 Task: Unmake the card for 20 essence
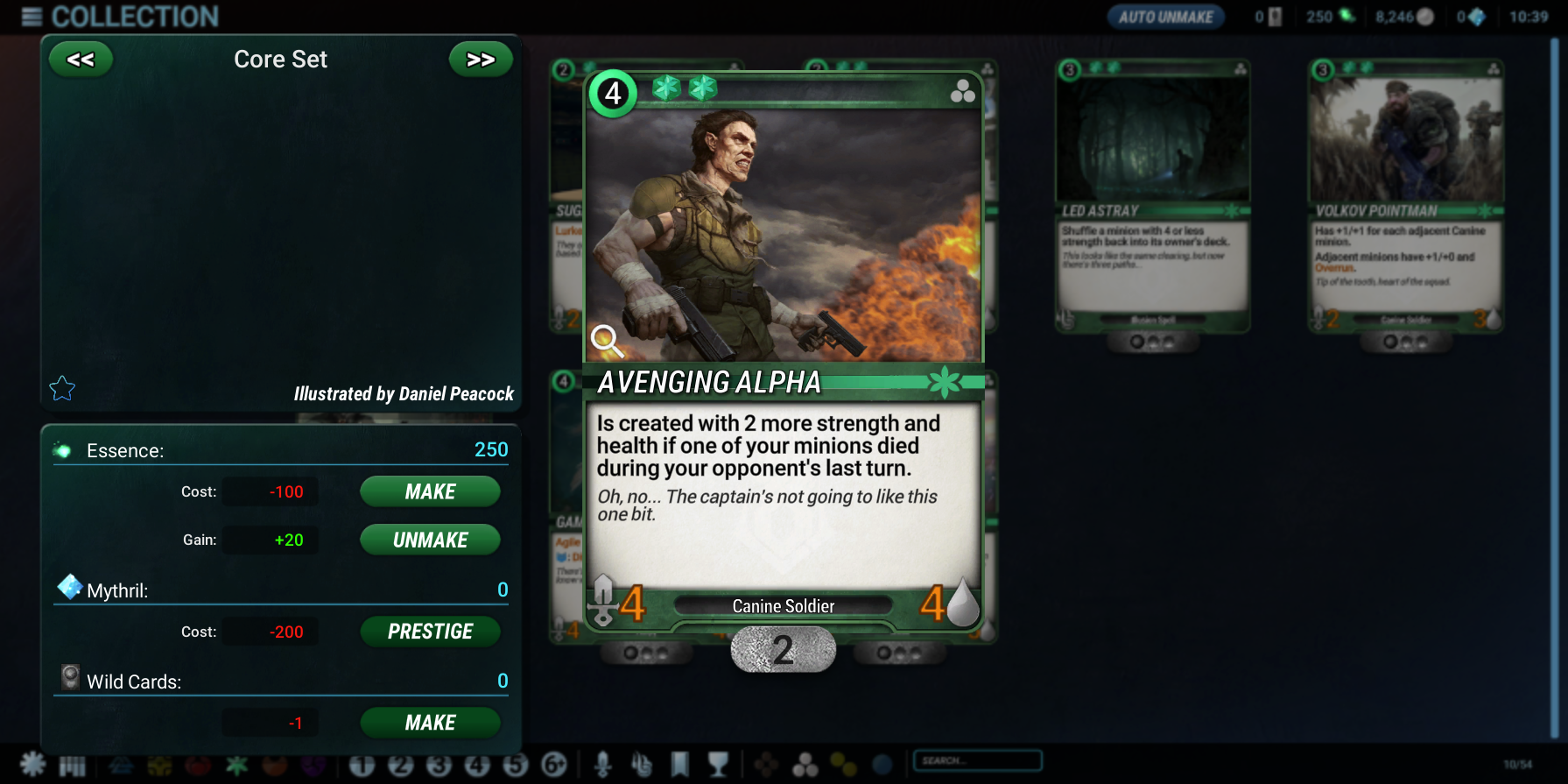pos(430,540)
